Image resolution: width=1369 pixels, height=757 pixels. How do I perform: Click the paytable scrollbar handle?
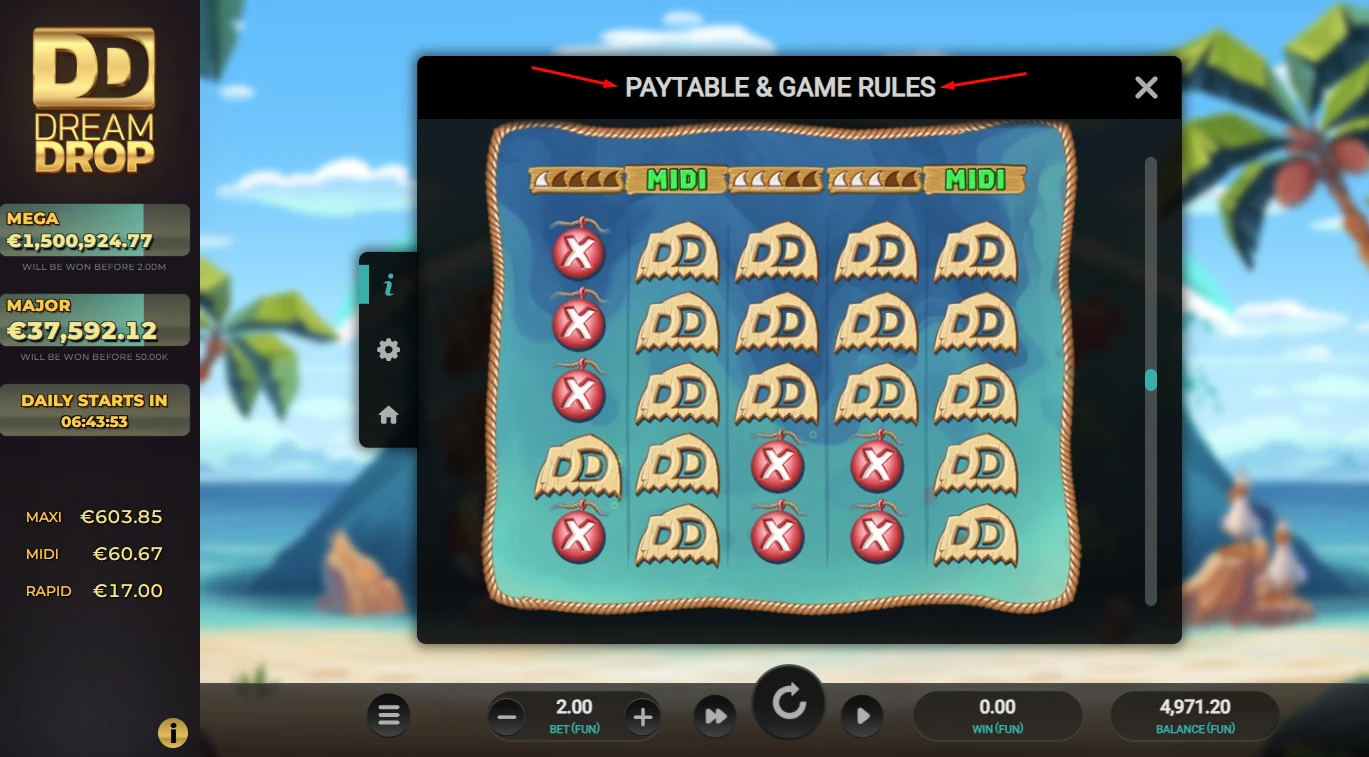(1149, 379)
